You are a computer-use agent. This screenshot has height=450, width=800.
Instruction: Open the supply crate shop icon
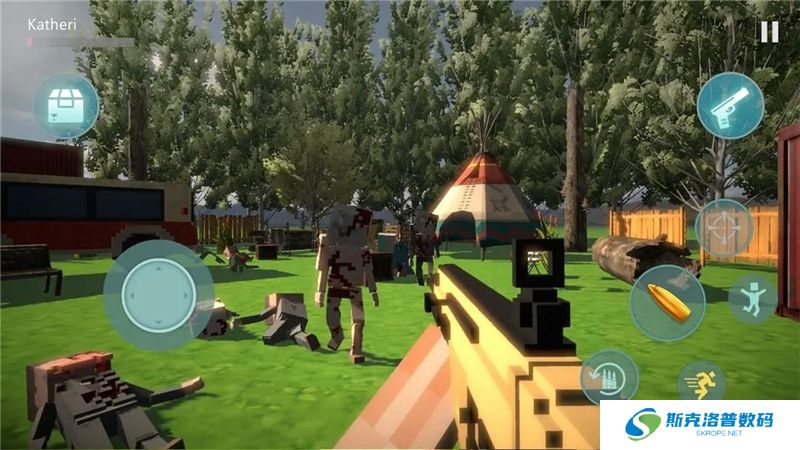(x=67, y=106)
